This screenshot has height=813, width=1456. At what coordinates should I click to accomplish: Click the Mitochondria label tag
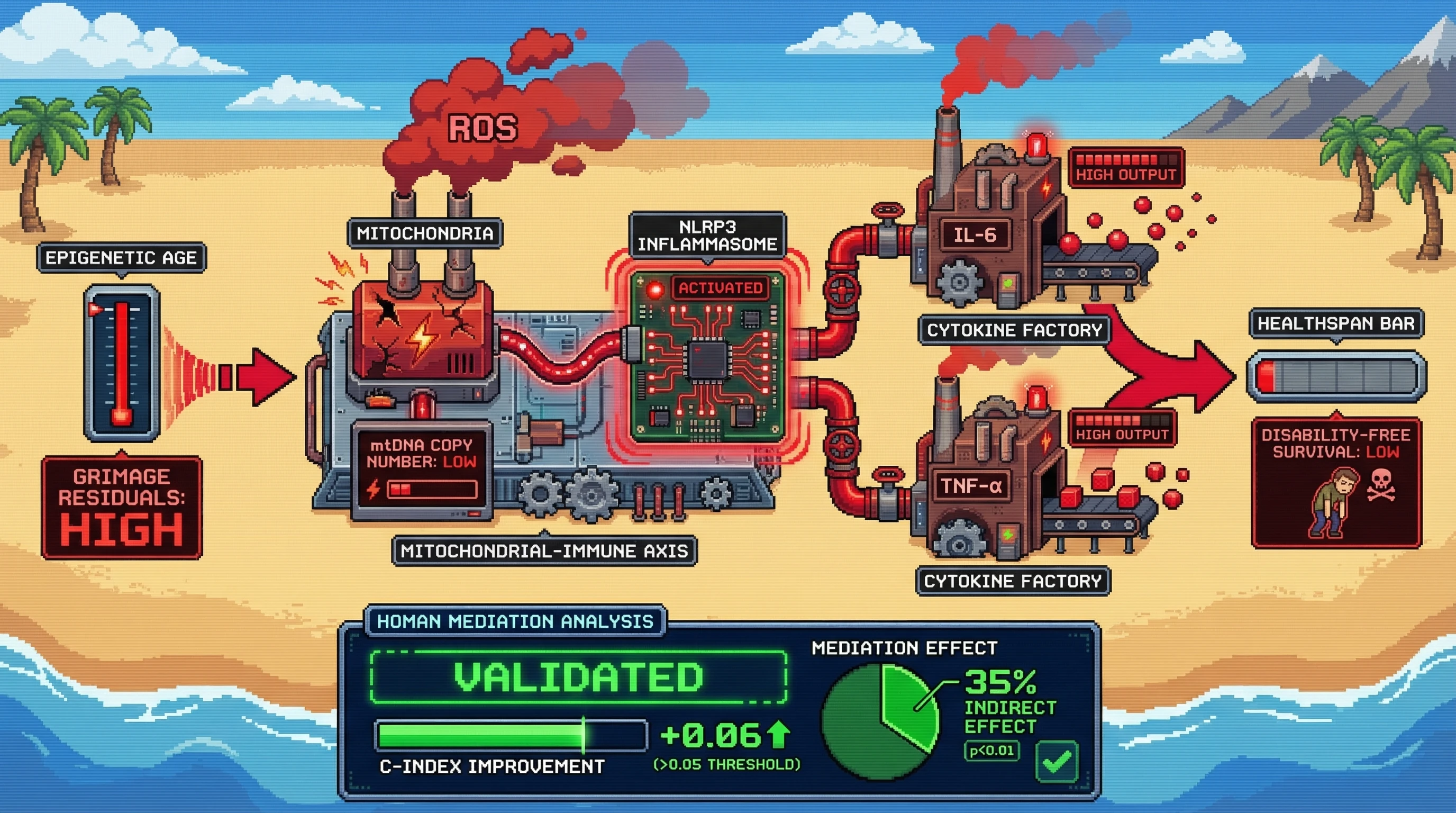click(x=424, y=233)
